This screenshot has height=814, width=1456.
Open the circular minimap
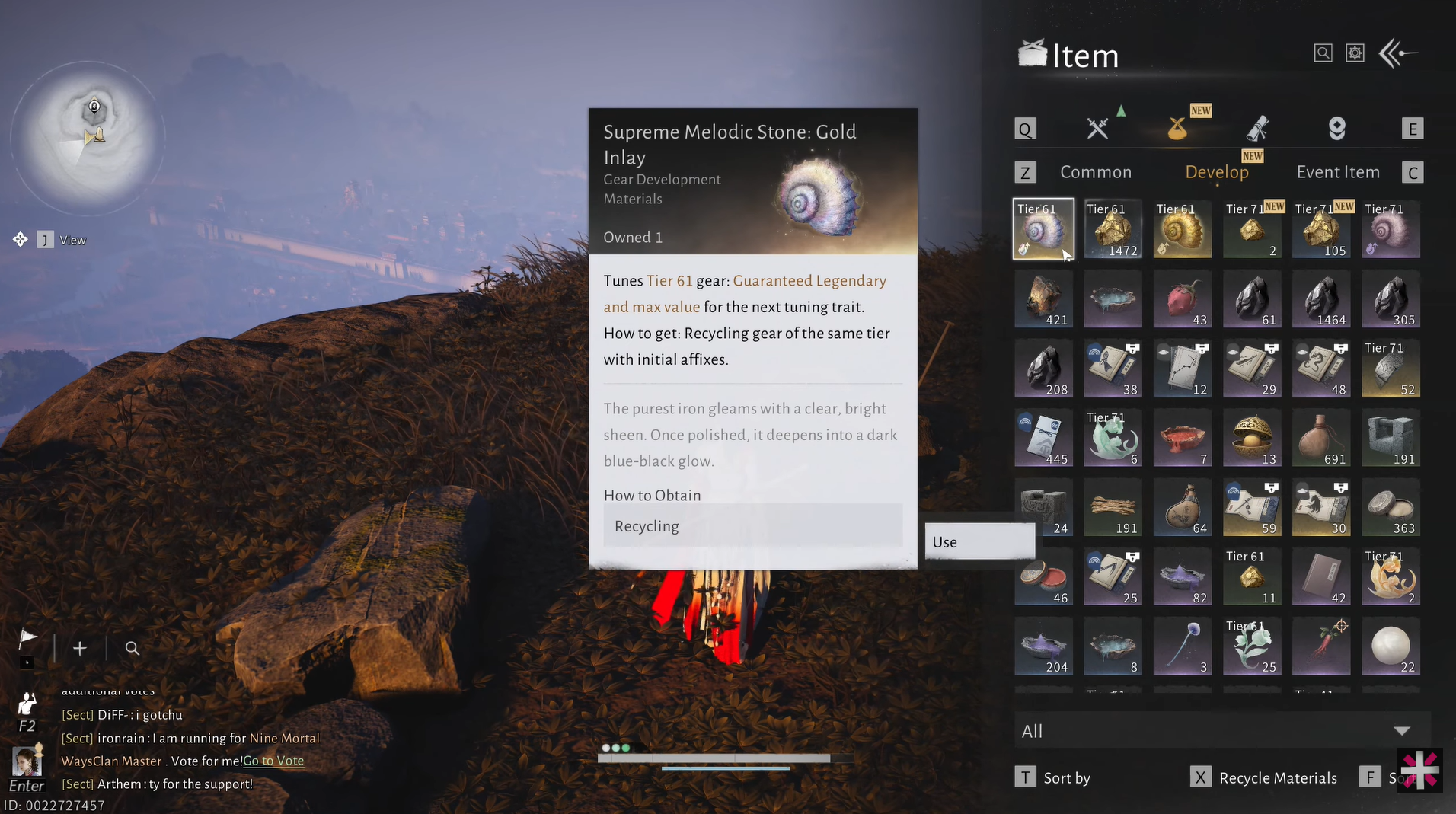[88, 139]
